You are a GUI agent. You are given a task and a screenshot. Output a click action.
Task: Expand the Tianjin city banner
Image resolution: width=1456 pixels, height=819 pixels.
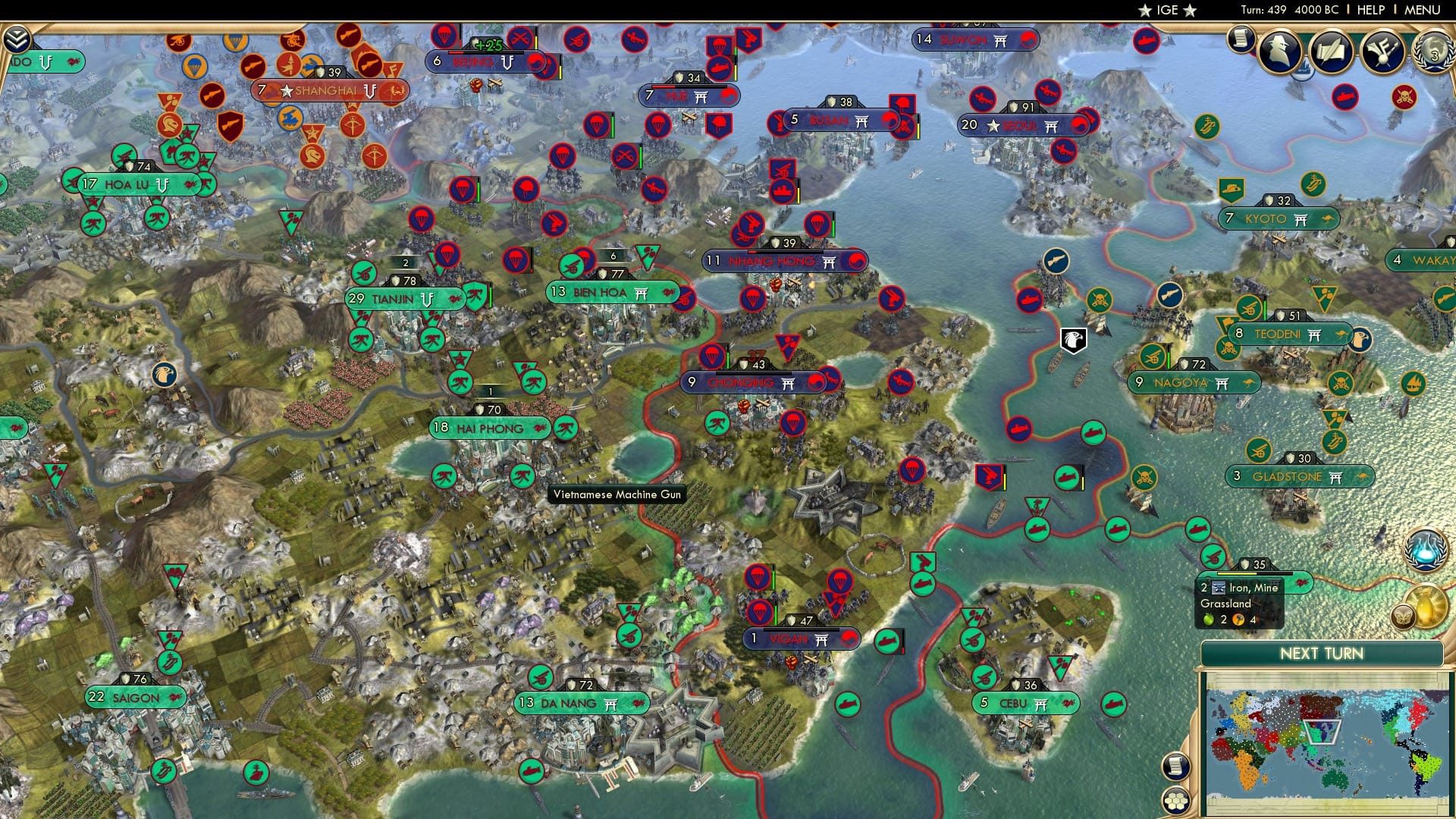point(406,300)
